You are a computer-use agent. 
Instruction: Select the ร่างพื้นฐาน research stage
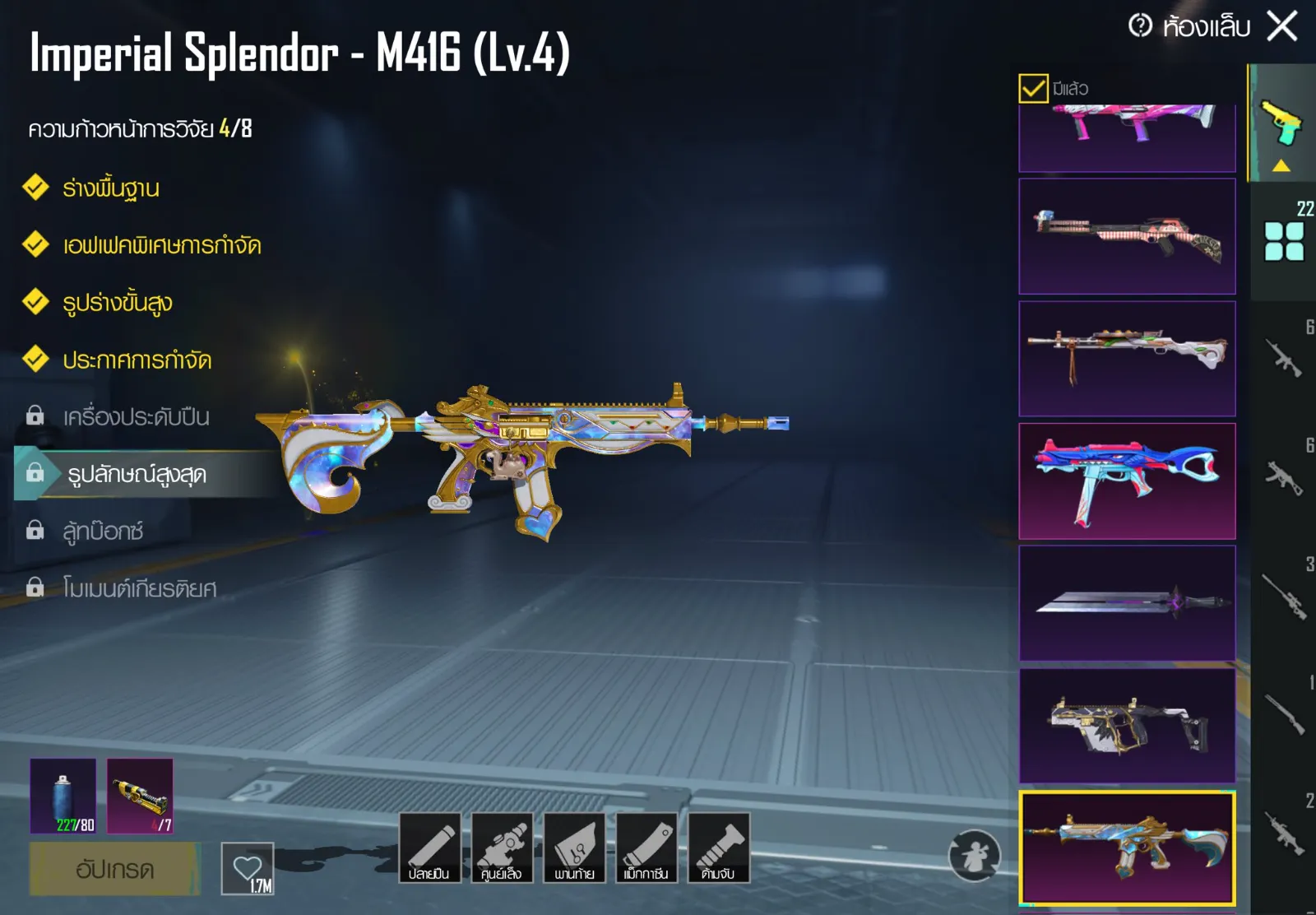[x=111, y=188]
